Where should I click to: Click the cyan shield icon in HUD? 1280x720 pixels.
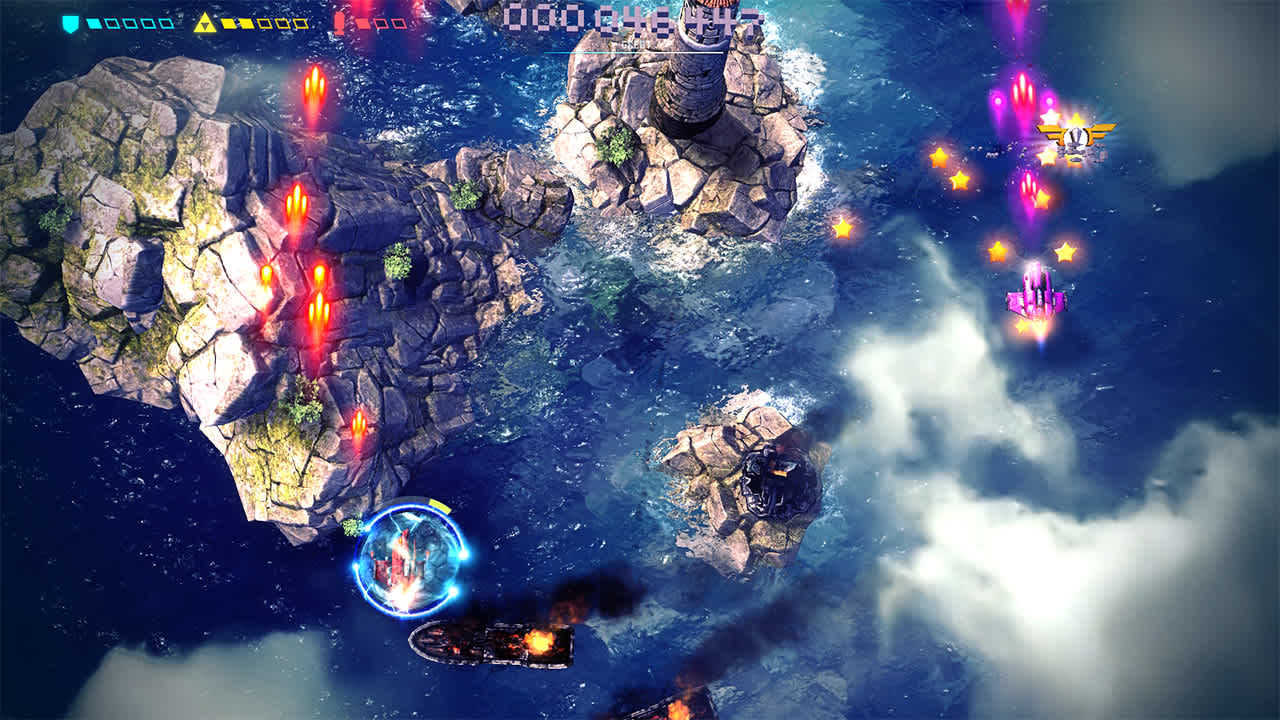[70, 23]
